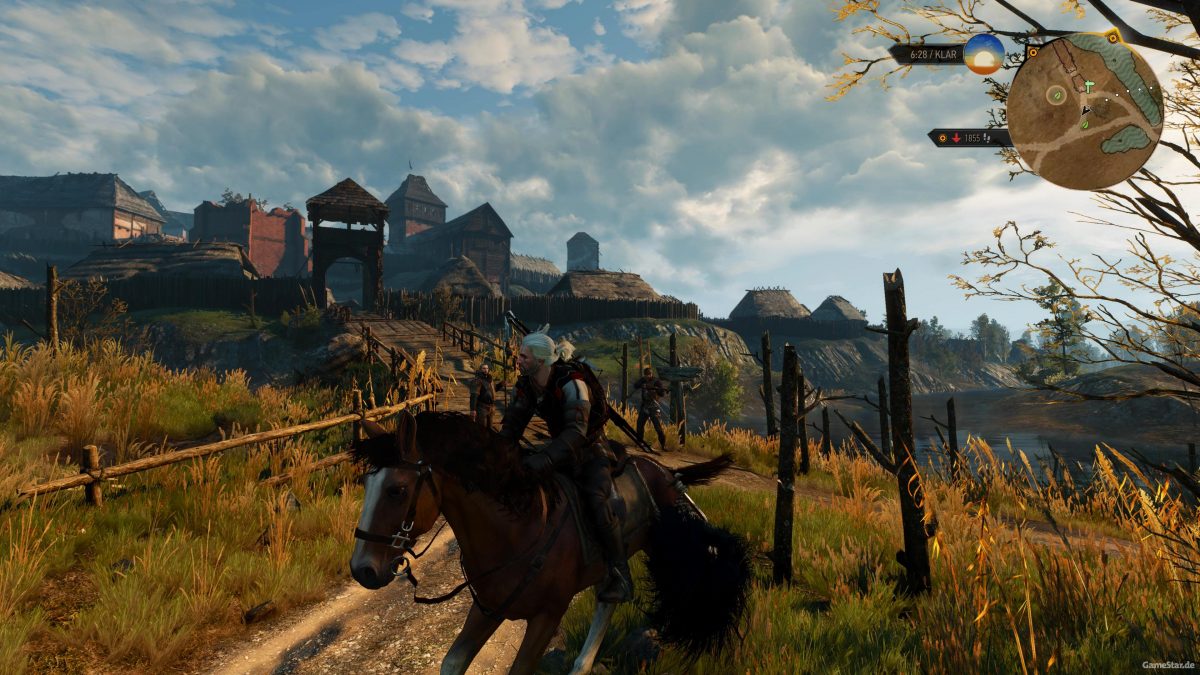Open the circular minimap
The height and width of the screenshot is (675, 1200).
click(1085, 111)
